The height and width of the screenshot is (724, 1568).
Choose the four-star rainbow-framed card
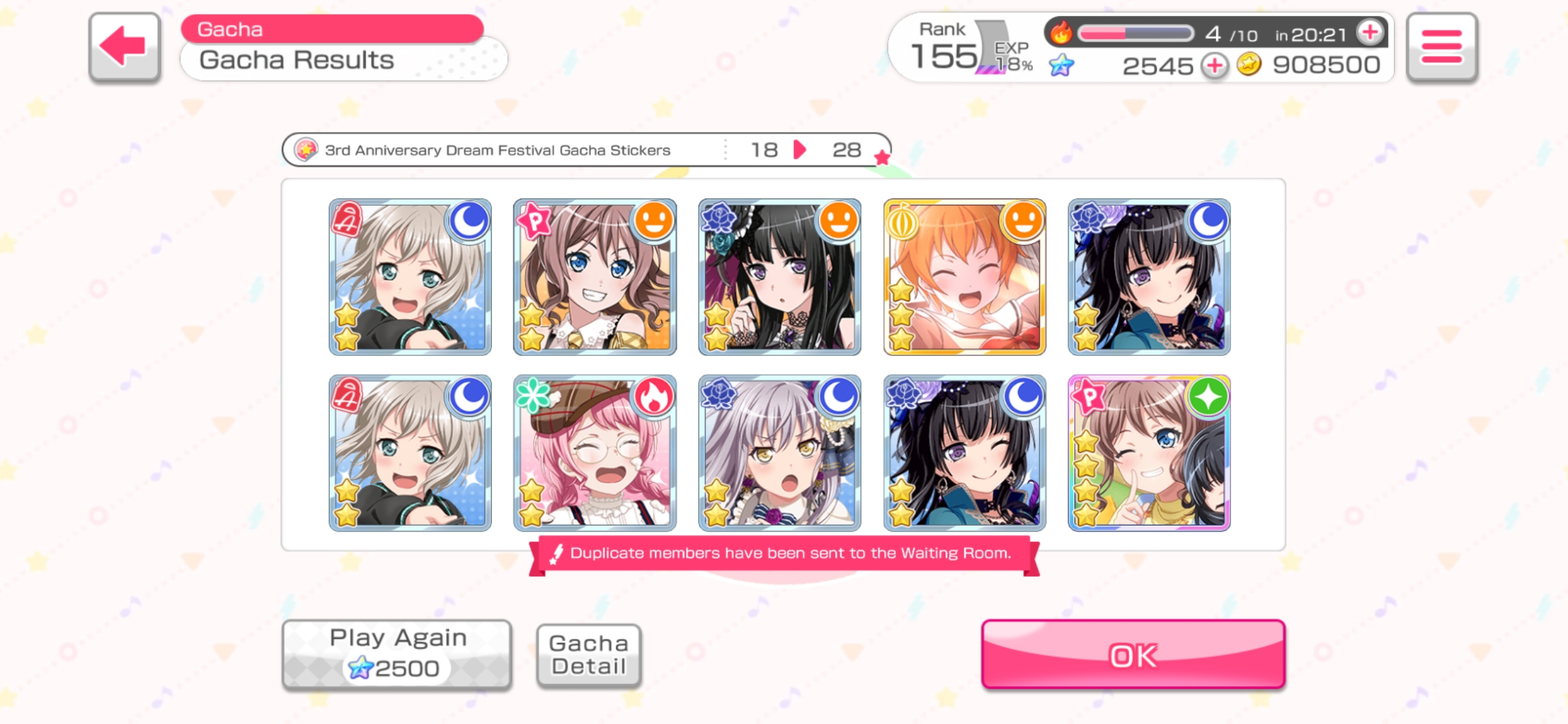click(x=1149, y=453)
